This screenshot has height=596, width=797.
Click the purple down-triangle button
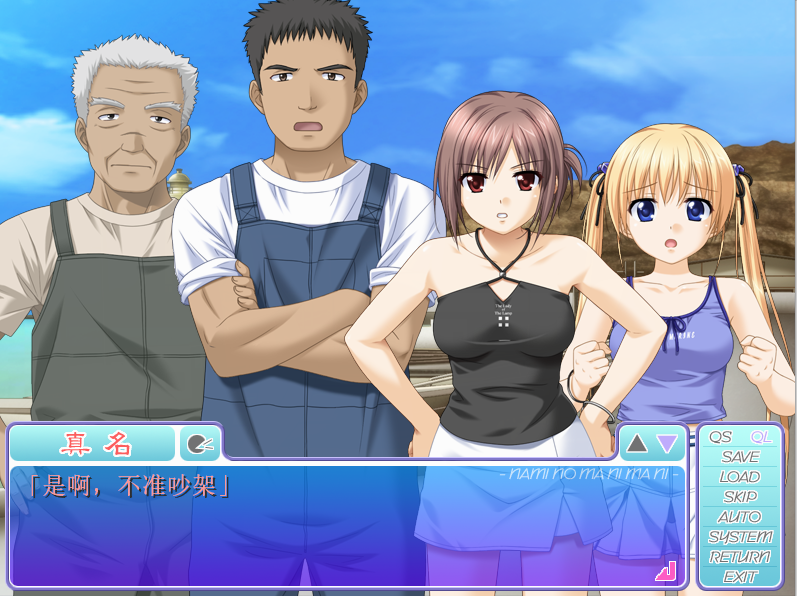(x=667, y=443)
